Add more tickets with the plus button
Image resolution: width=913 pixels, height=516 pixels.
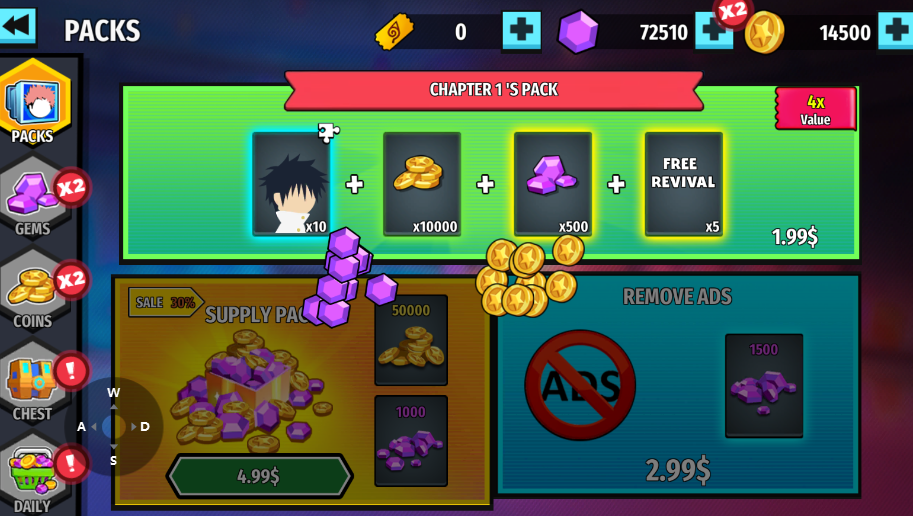point(521,31)
